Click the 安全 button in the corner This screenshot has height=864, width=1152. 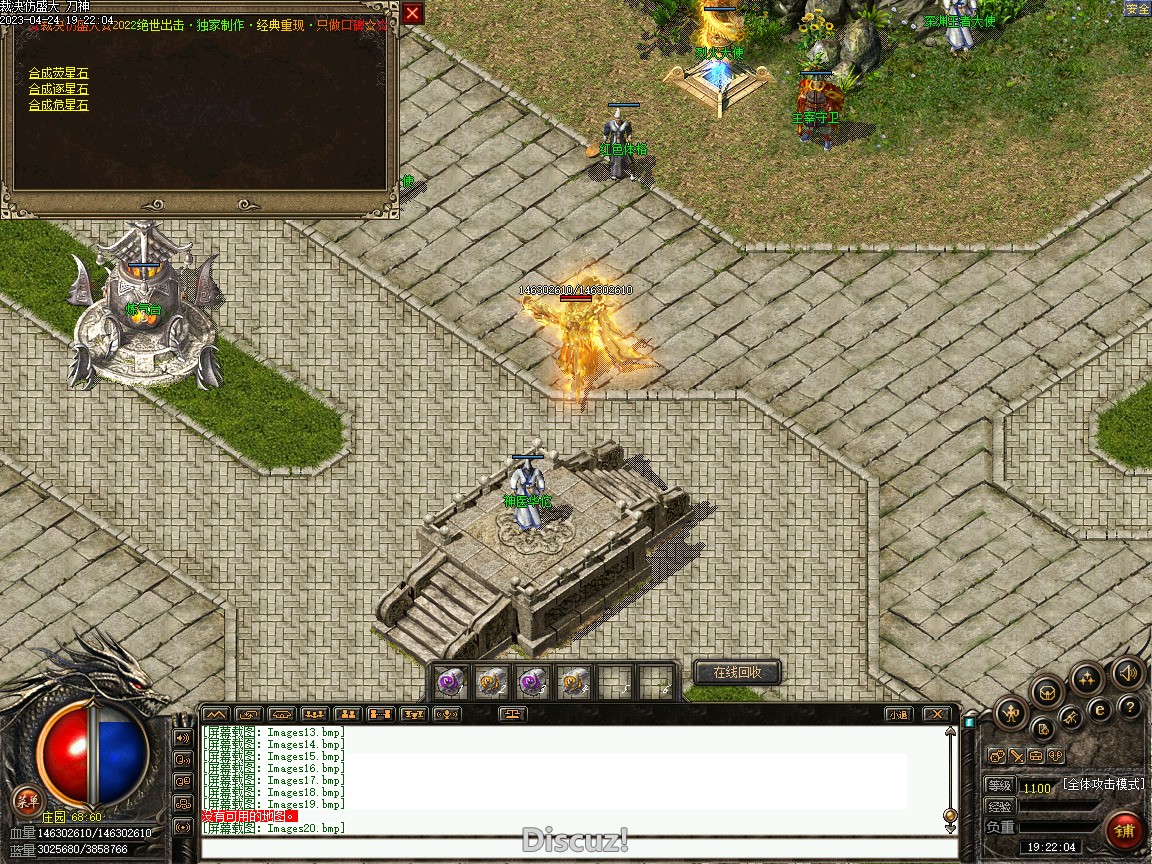(1137, 9)
